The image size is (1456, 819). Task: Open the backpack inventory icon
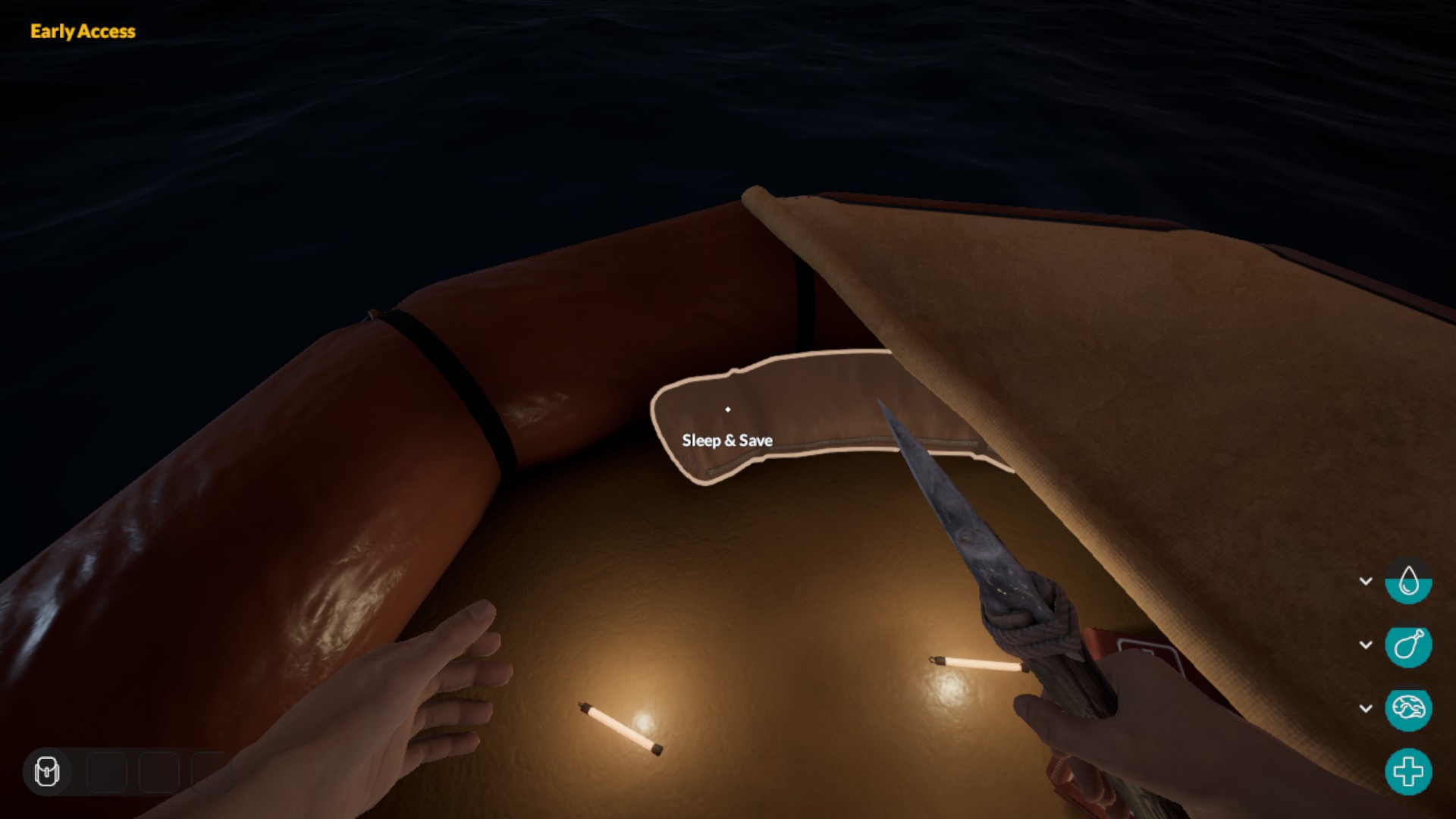pyautogui.click(x=47, y=771)
